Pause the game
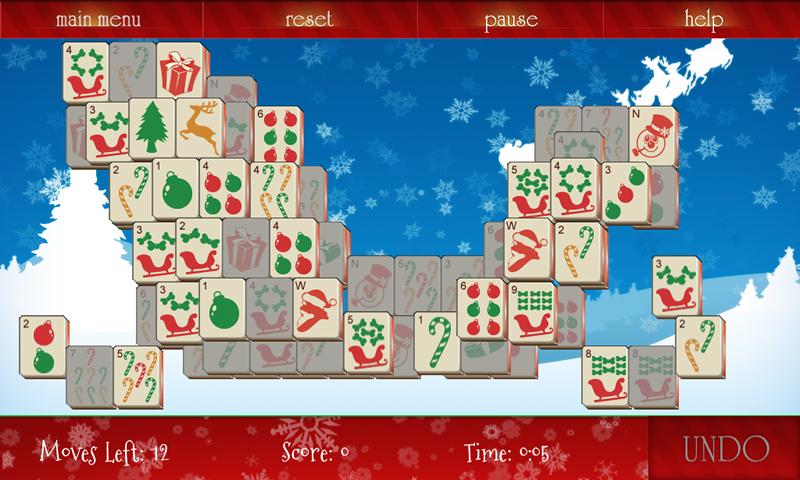The image size is (800, 480). point(511,19)
